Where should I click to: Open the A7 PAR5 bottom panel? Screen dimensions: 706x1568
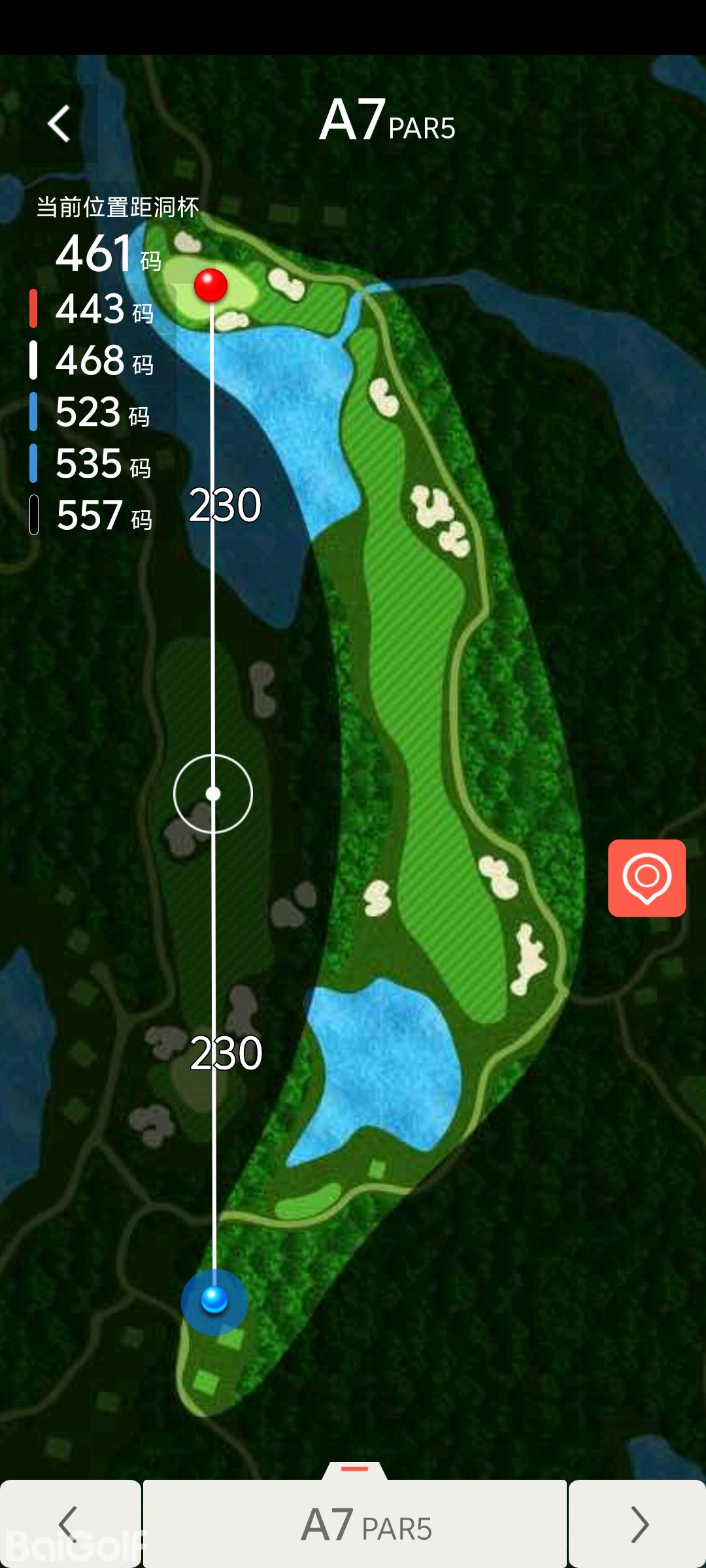coord(355,1524)
